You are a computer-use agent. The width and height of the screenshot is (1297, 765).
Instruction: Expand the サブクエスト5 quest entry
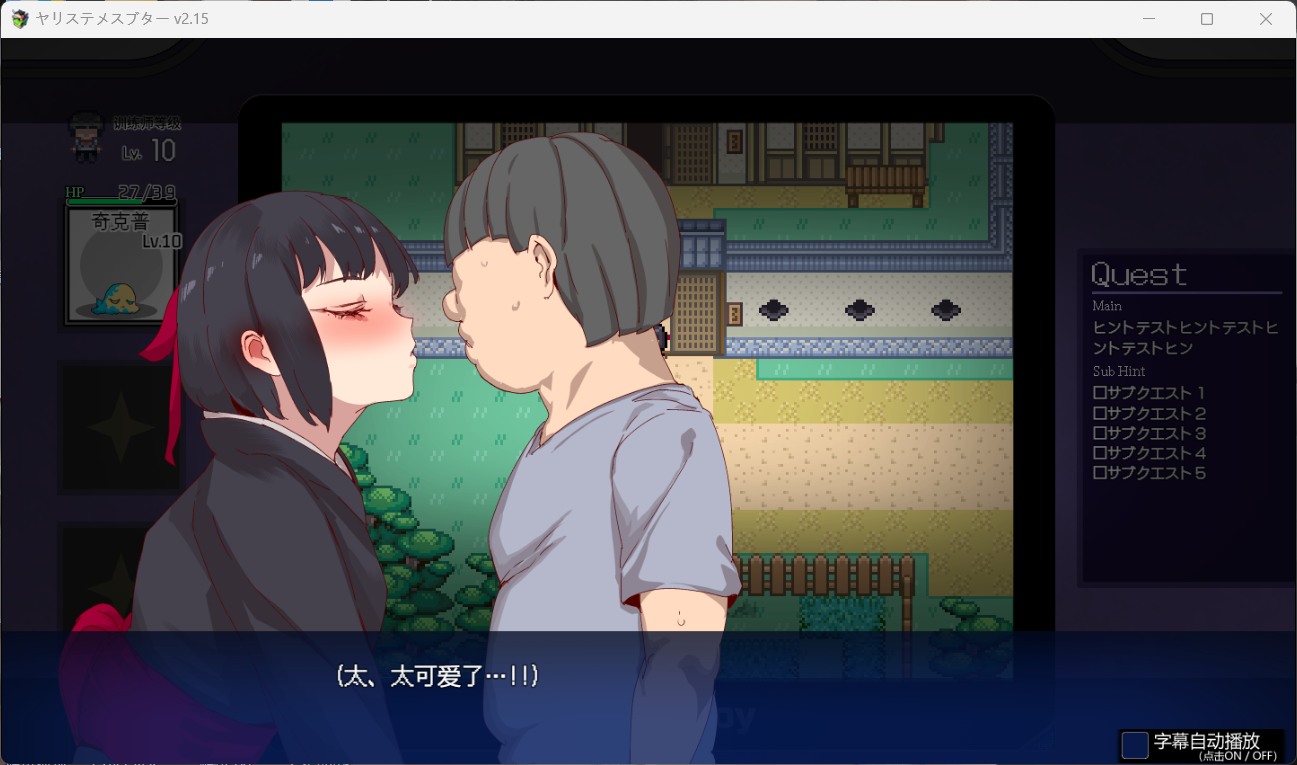(x=1148, y=472)
